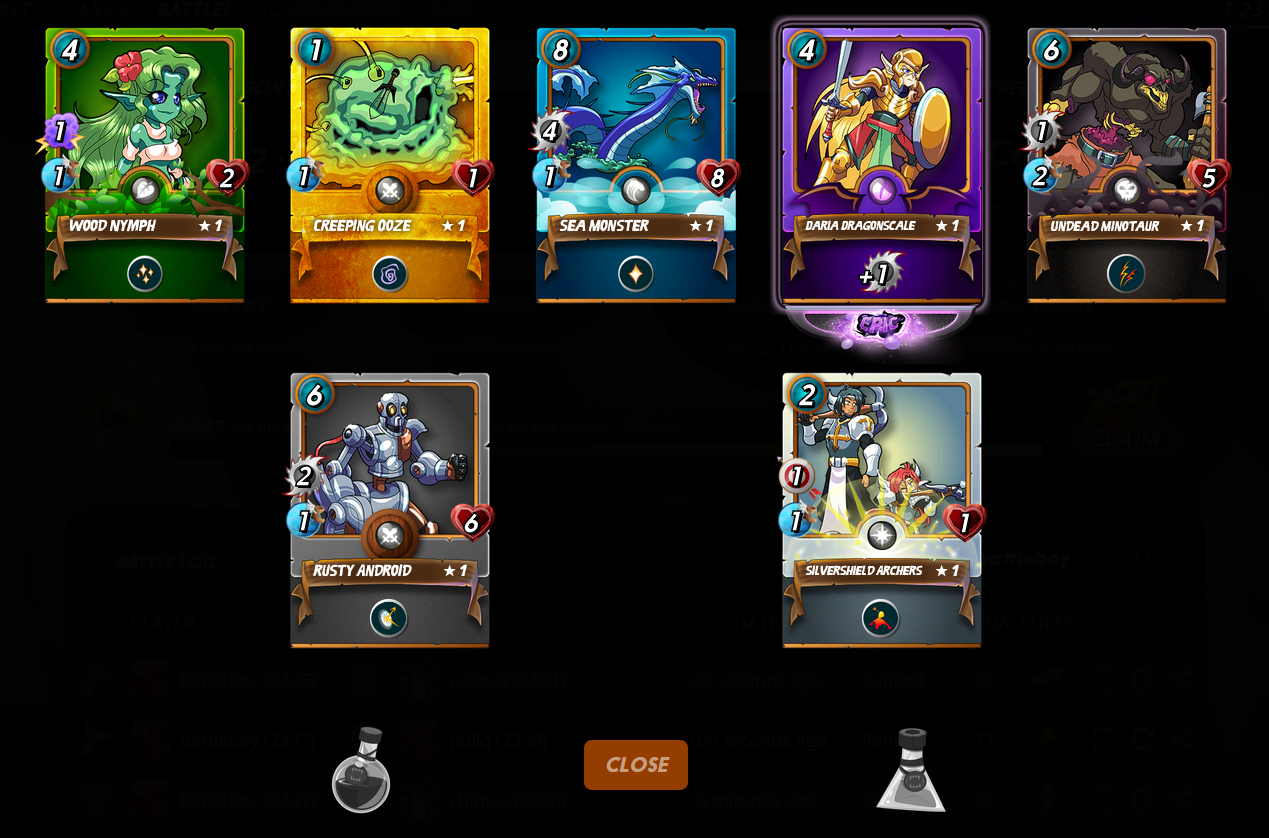The width and height of the screenshot is (1269, 838).
Task: Select the Wood Nymph card
Action: (x=145, y=165)
